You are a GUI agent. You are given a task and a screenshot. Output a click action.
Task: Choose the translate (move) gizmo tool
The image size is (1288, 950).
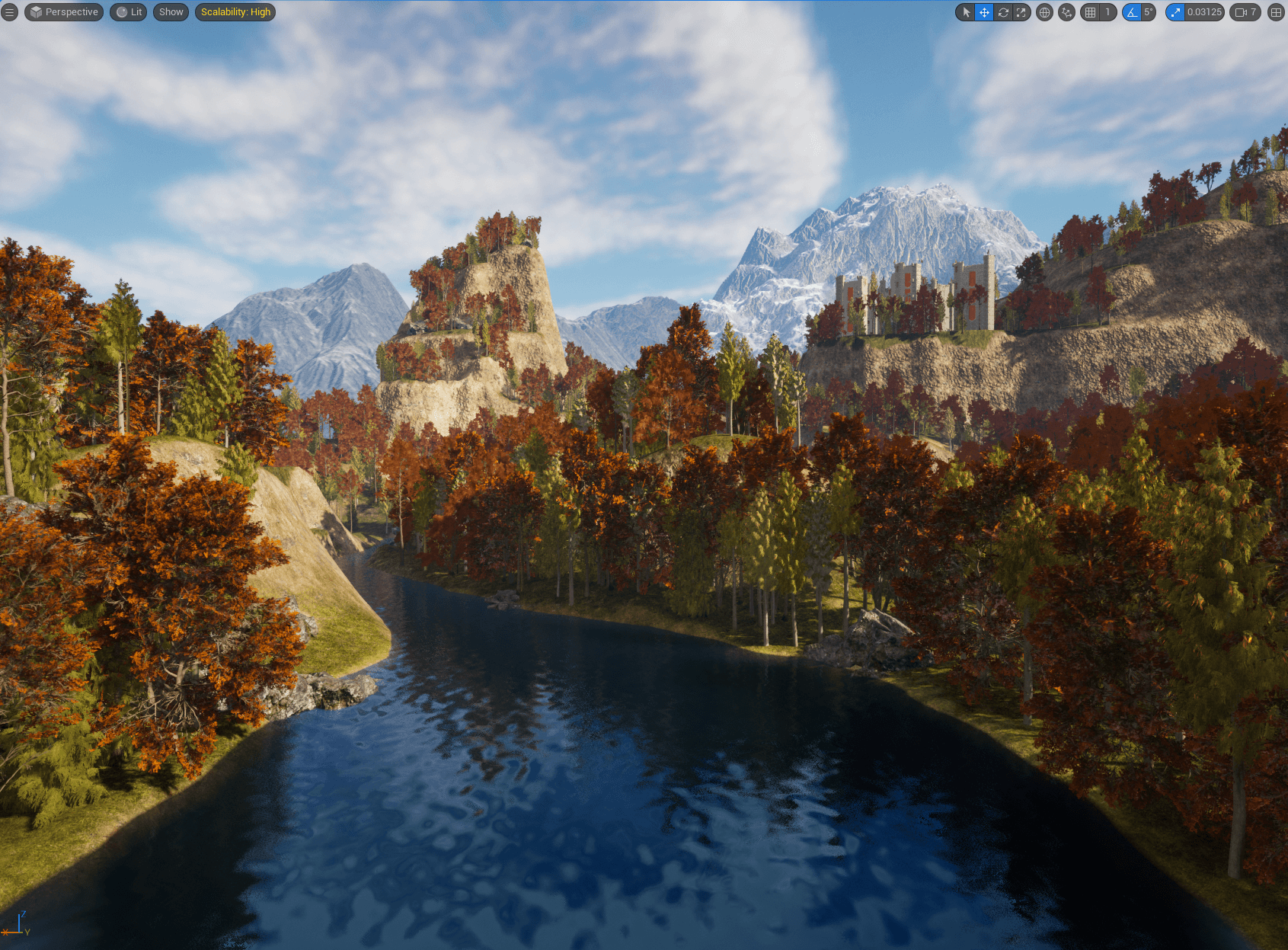click(984, 12)
